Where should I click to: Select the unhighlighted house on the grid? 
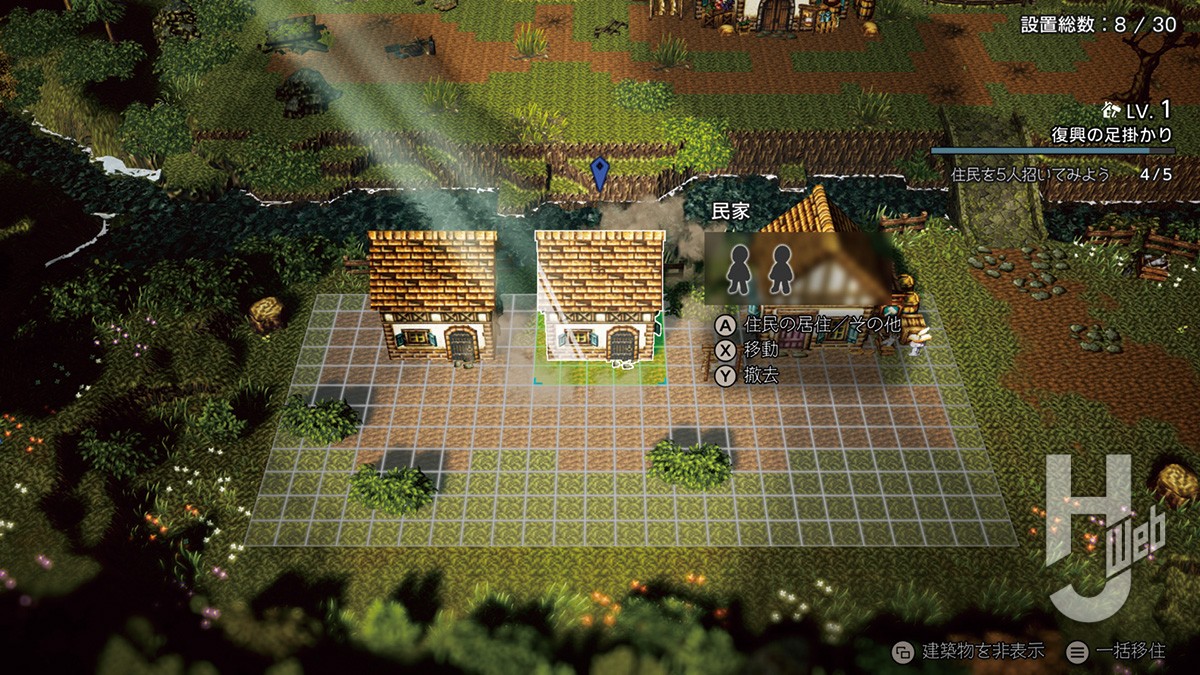coord(433,295)
